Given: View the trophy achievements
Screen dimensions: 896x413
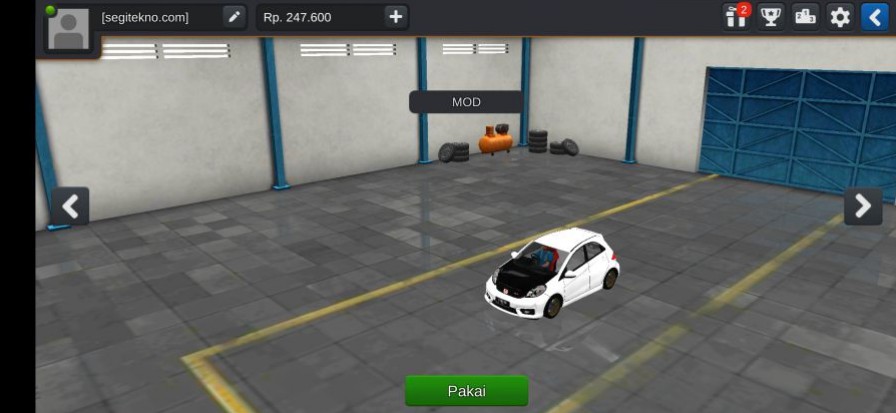Looking at the screenshot, I should 771,17.
